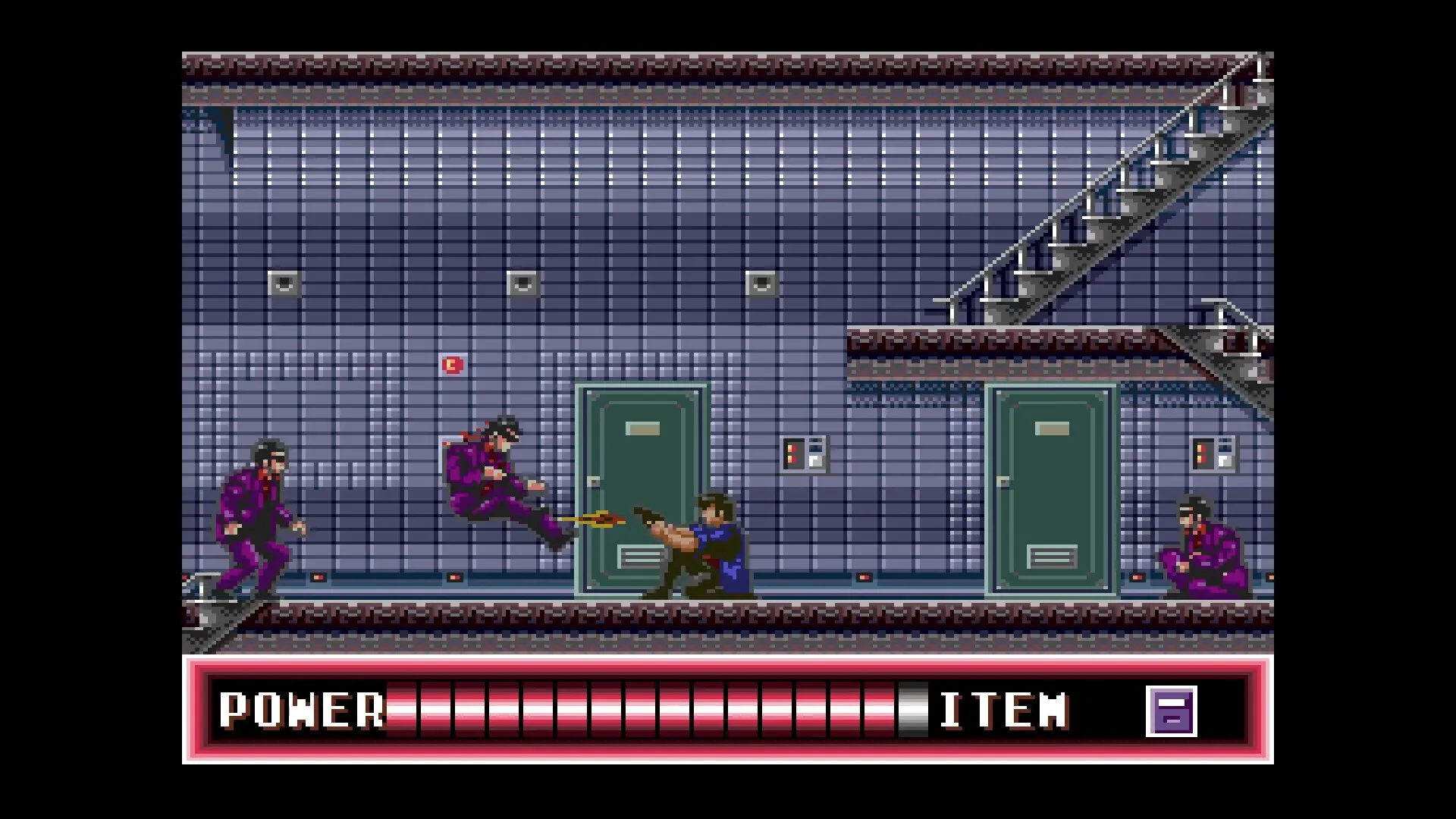Click the keypad panel near the right edge

(1213, 453)
